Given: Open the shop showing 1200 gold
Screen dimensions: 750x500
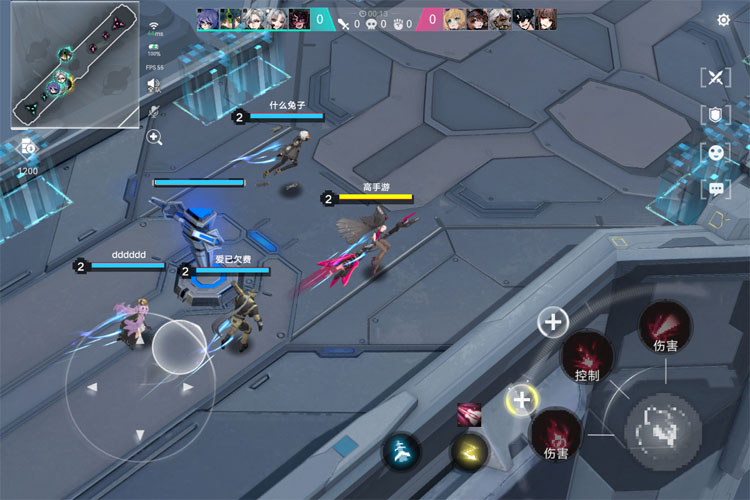Looking at the screenshot, I should 28,150.
